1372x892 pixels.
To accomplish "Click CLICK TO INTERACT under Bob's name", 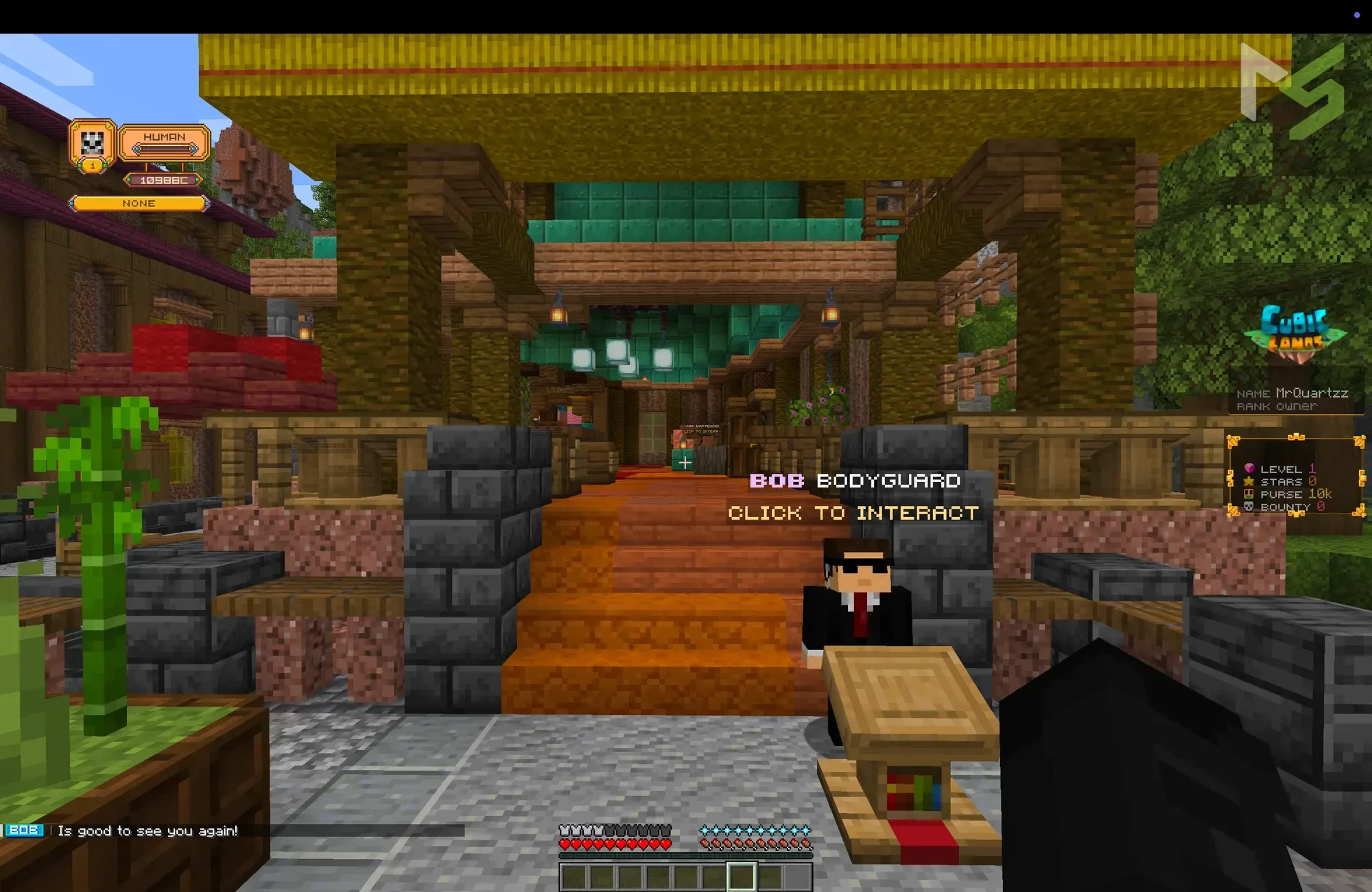I will point(853,513).
